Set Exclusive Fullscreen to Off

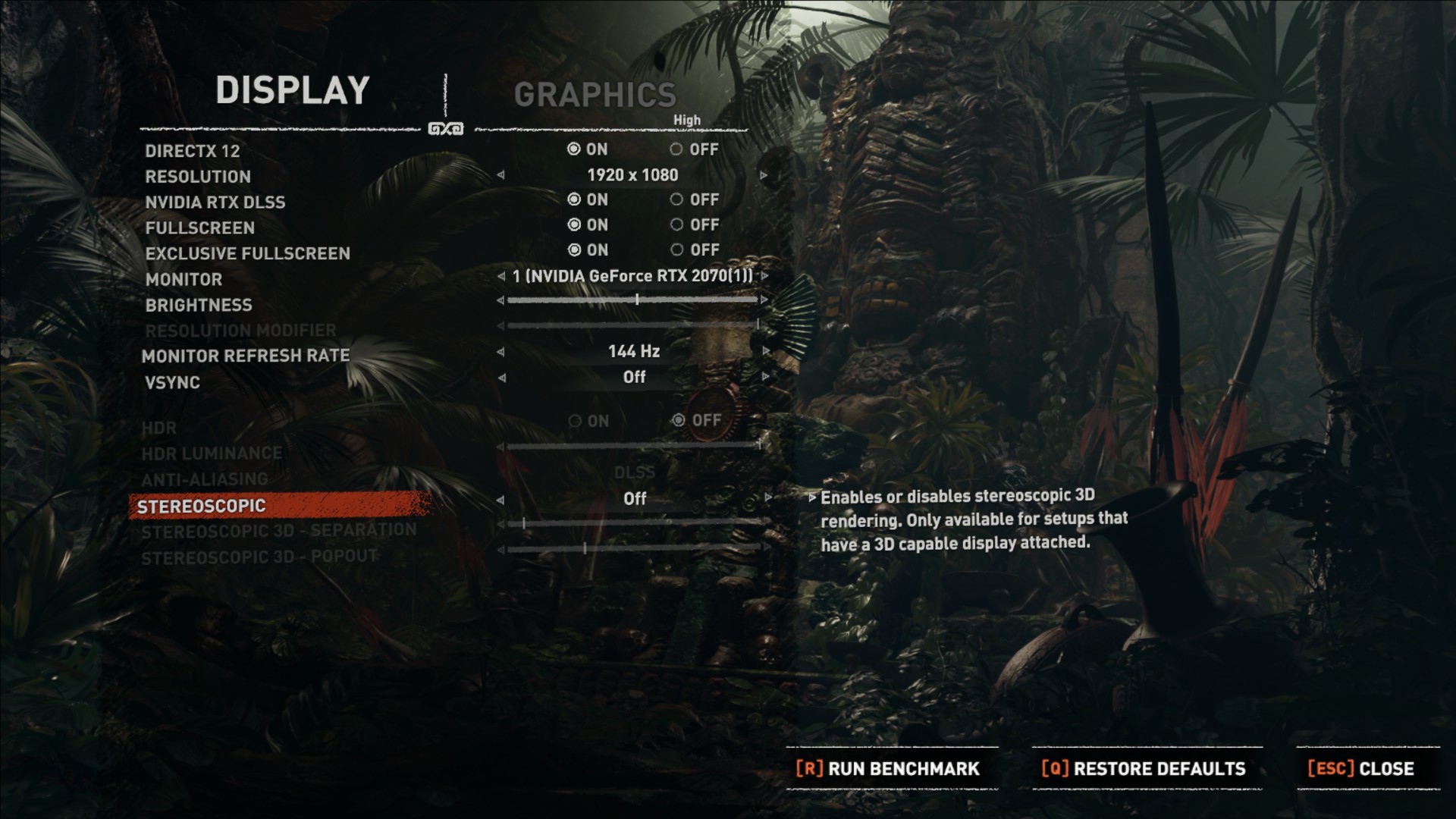point(676,250)
